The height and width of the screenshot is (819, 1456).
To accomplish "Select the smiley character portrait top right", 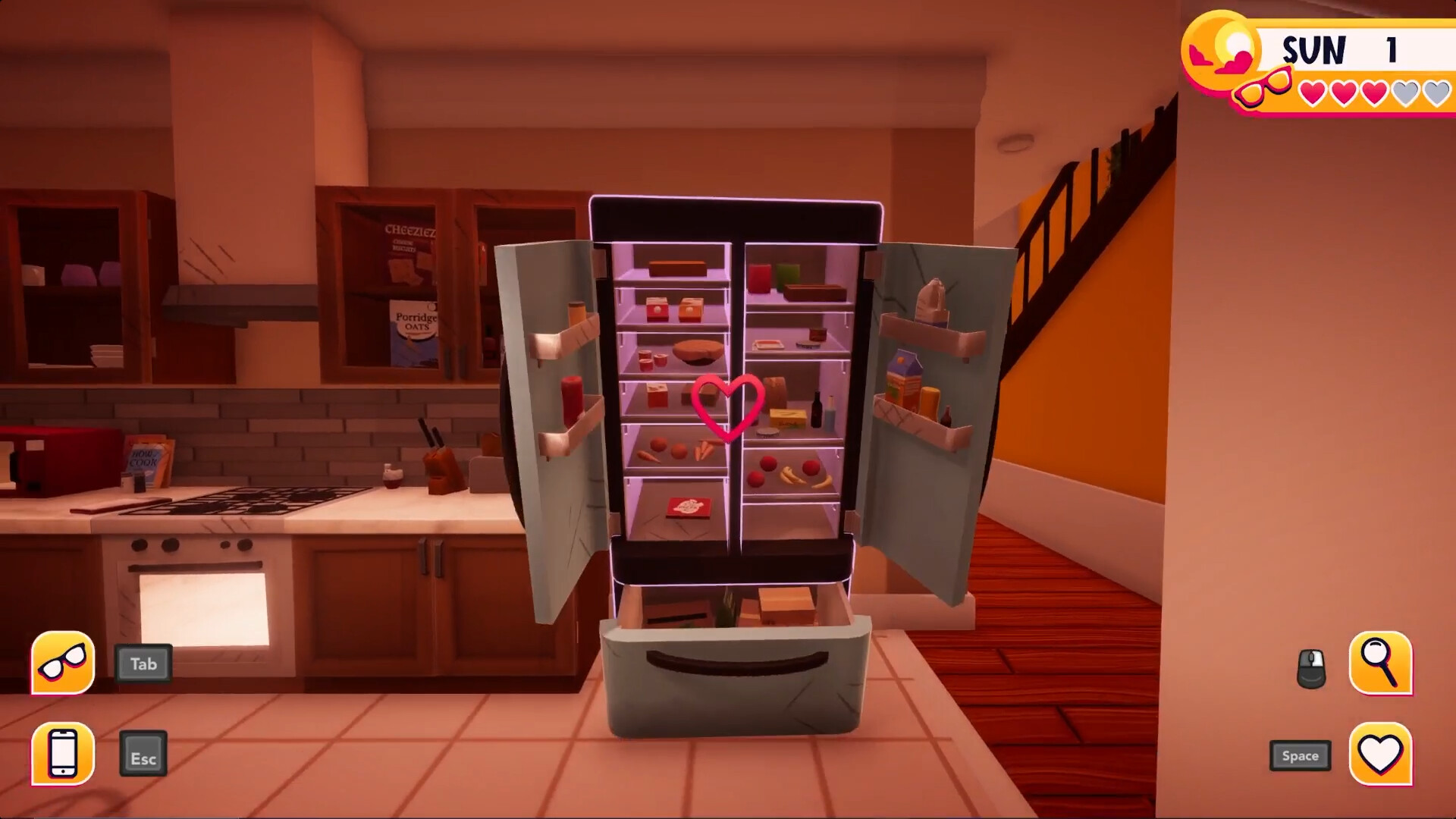I will tap(1225, 52).
